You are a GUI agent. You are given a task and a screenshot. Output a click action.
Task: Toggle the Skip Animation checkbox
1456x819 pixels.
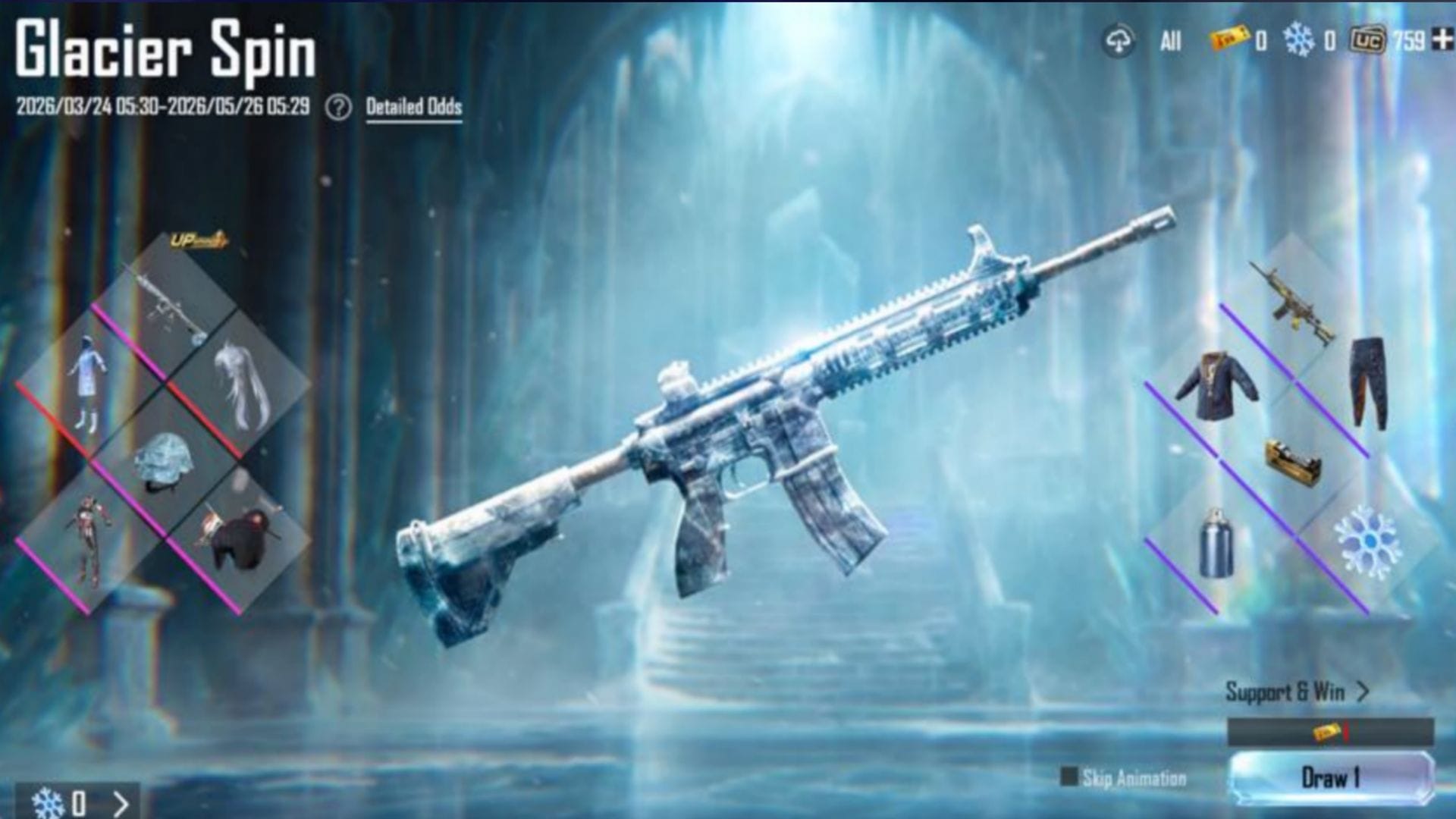point(1068,777)
